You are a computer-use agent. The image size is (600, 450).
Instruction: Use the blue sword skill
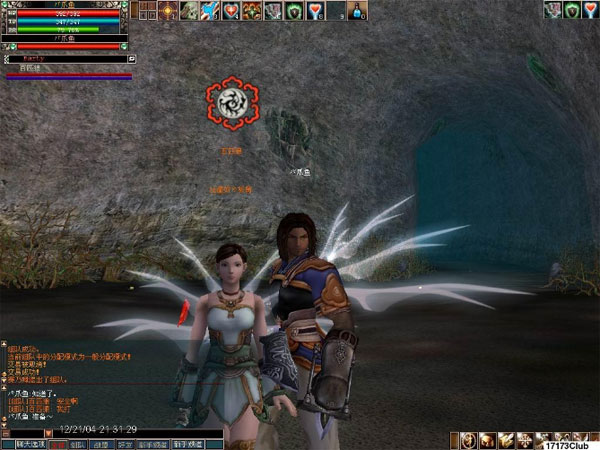coord(210,11)
